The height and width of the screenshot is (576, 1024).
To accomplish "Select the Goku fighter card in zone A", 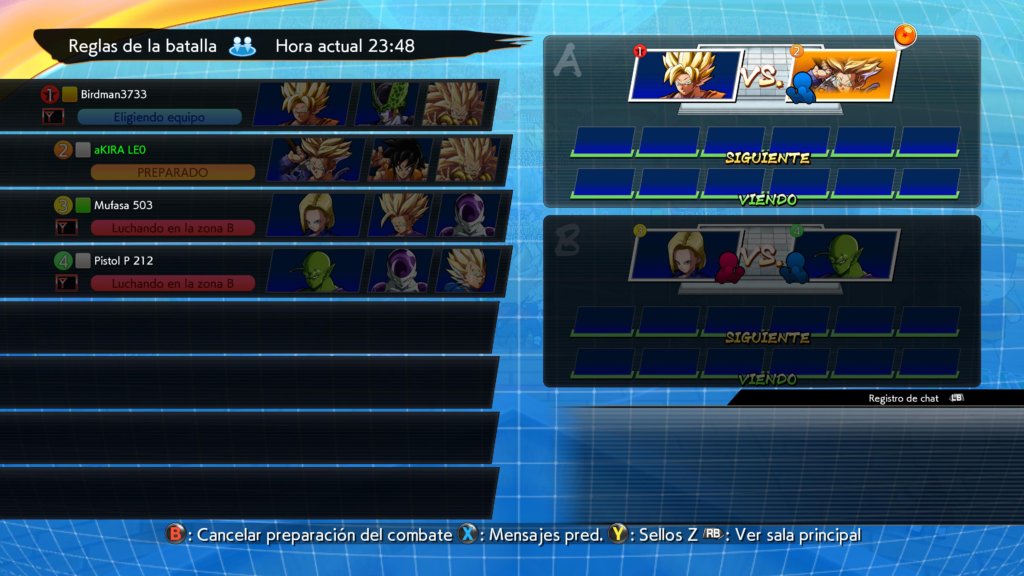I will coord(685,74).
